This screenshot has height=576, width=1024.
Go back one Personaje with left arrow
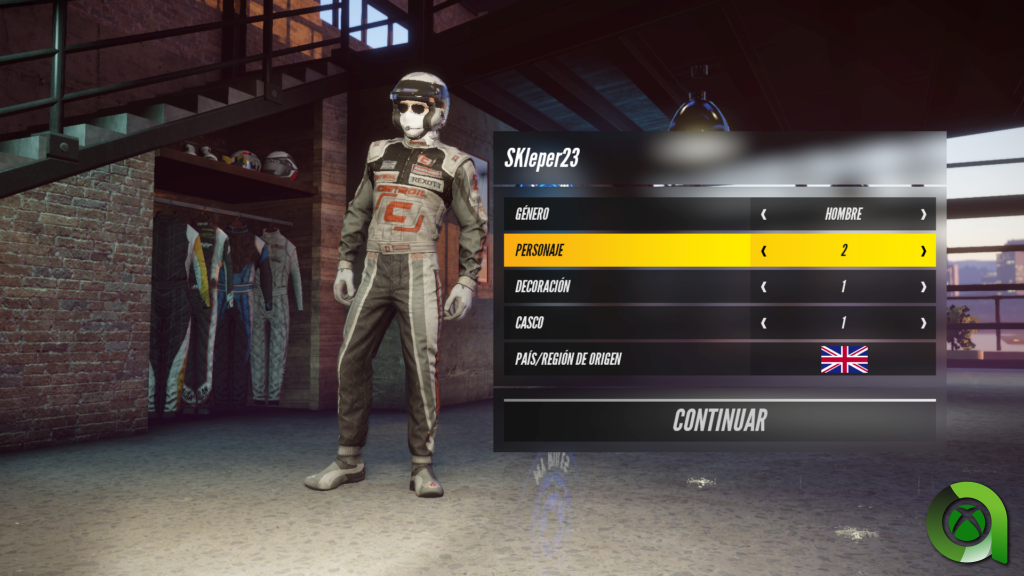click(x=764, y=251)
